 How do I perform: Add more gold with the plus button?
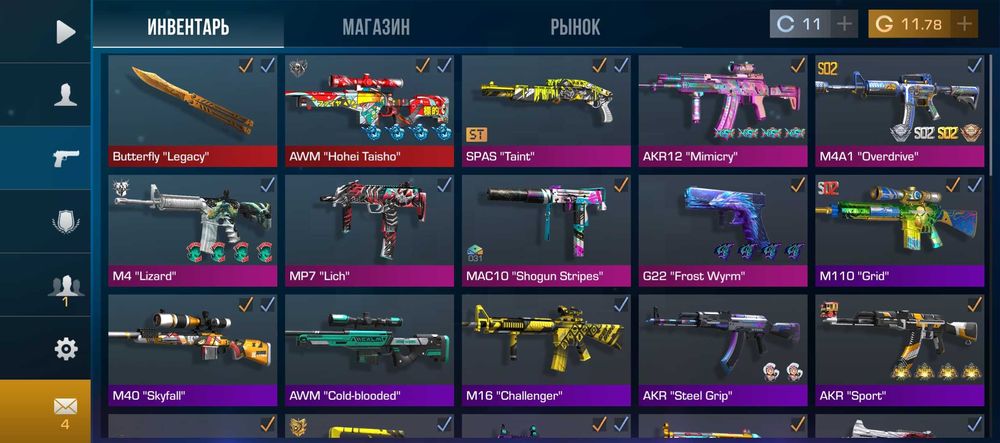pyautogui.click(x=964, y=24)
